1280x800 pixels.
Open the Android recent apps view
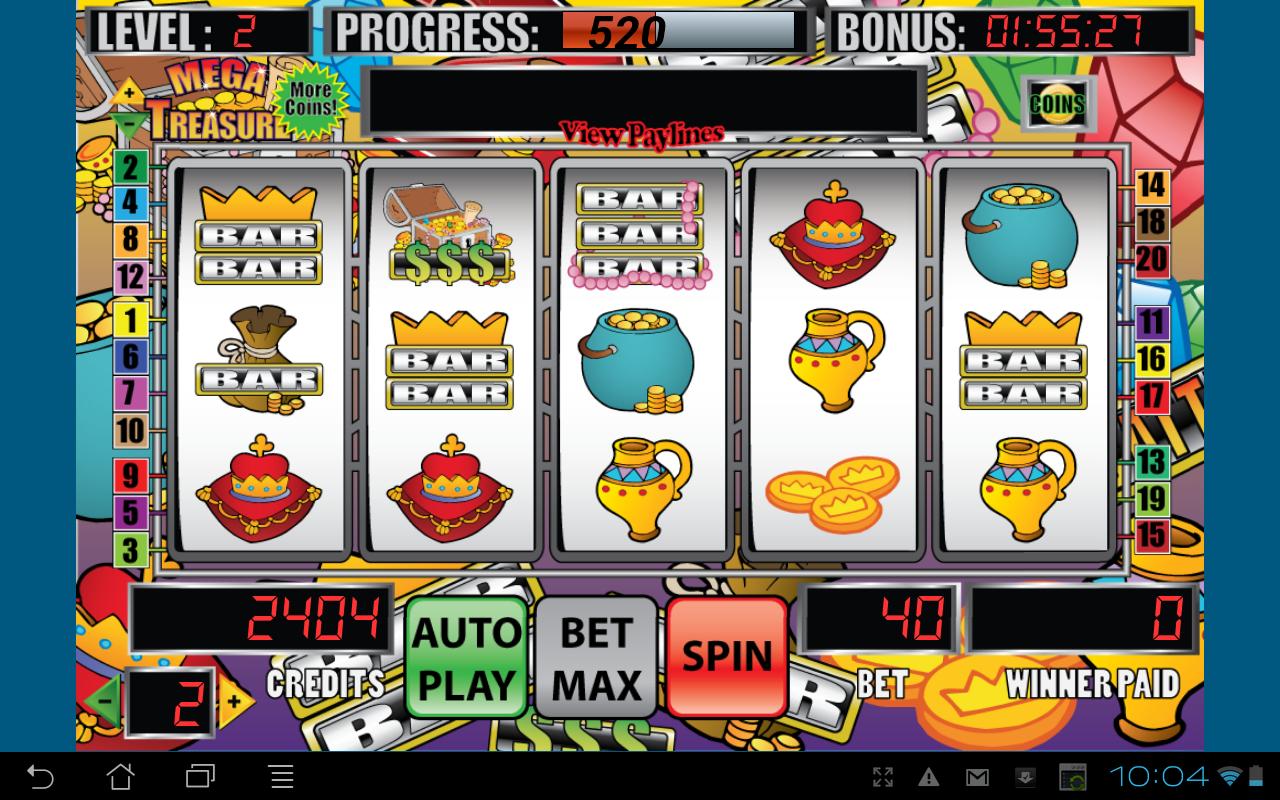click(x=200, y=776)
